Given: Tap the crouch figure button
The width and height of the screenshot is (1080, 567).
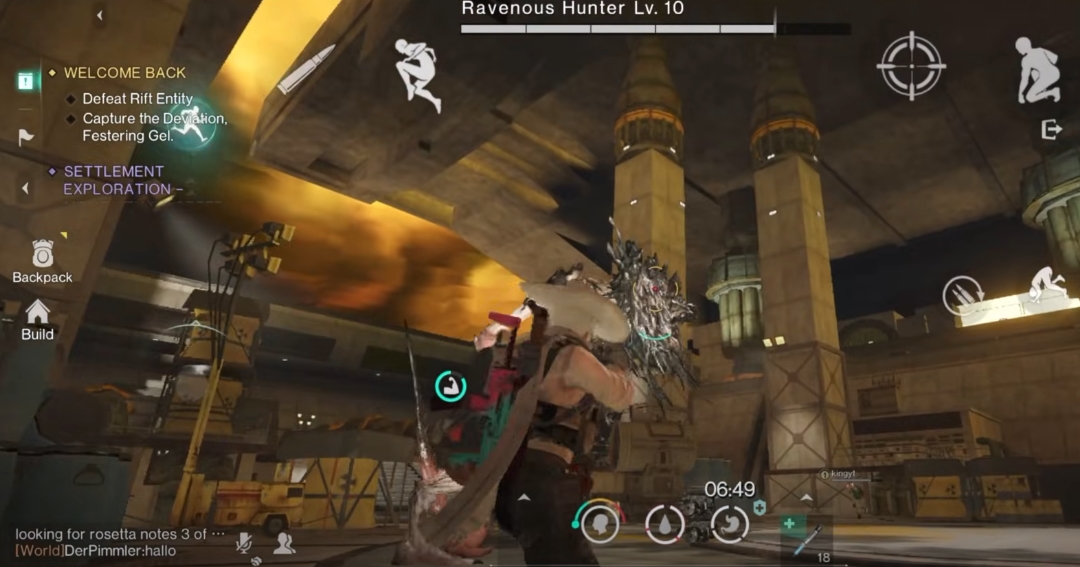Looking at the screenshot, I should 1037,70.
